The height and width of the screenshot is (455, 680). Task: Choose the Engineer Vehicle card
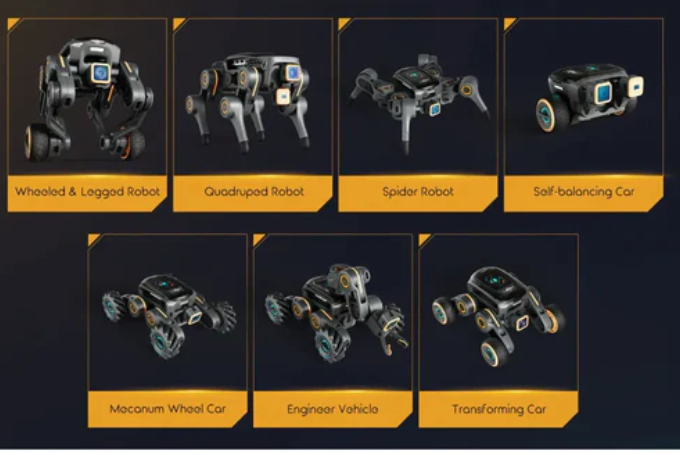click(x=332, y=330)
